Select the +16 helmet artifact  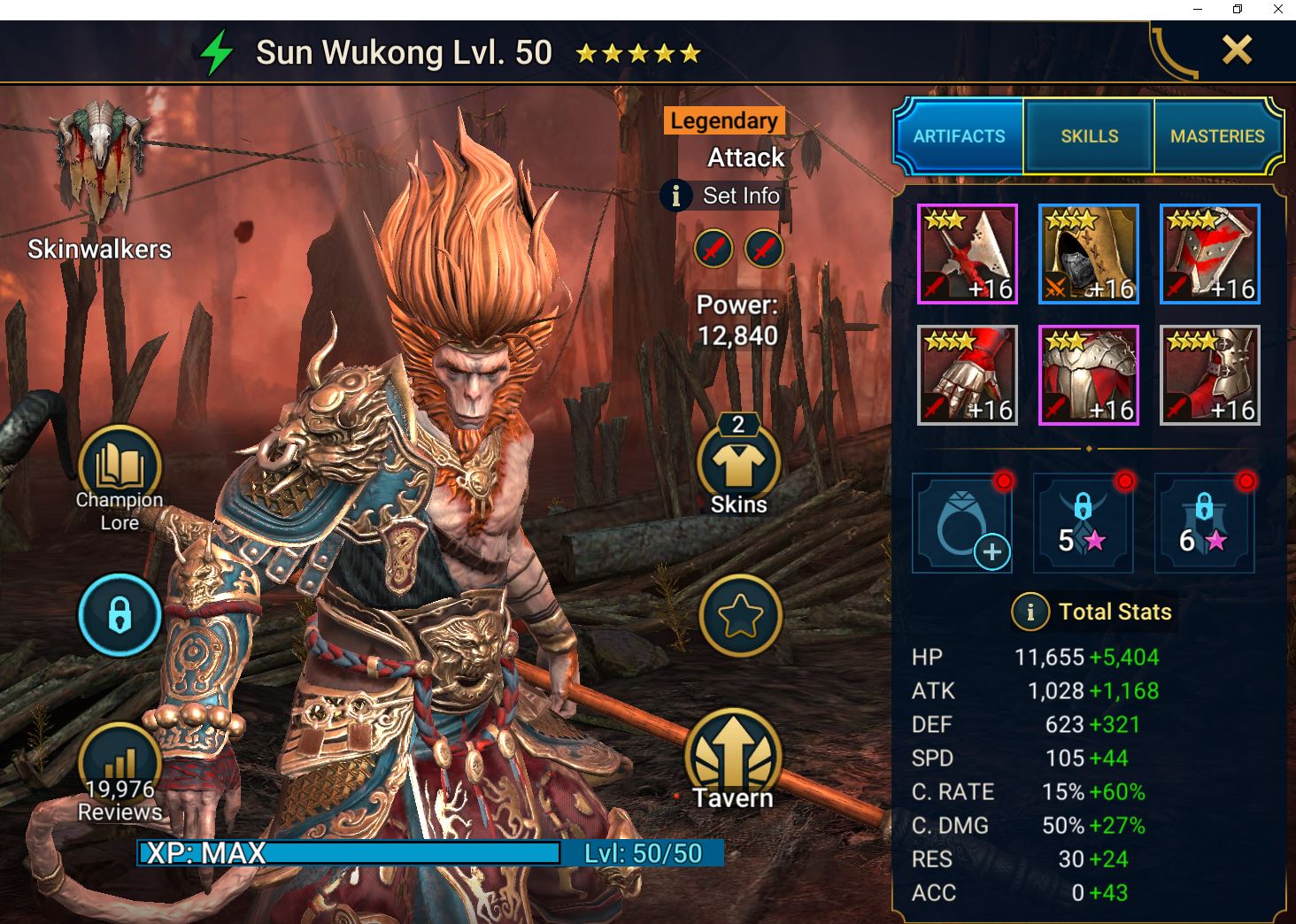coord(1089,254)
